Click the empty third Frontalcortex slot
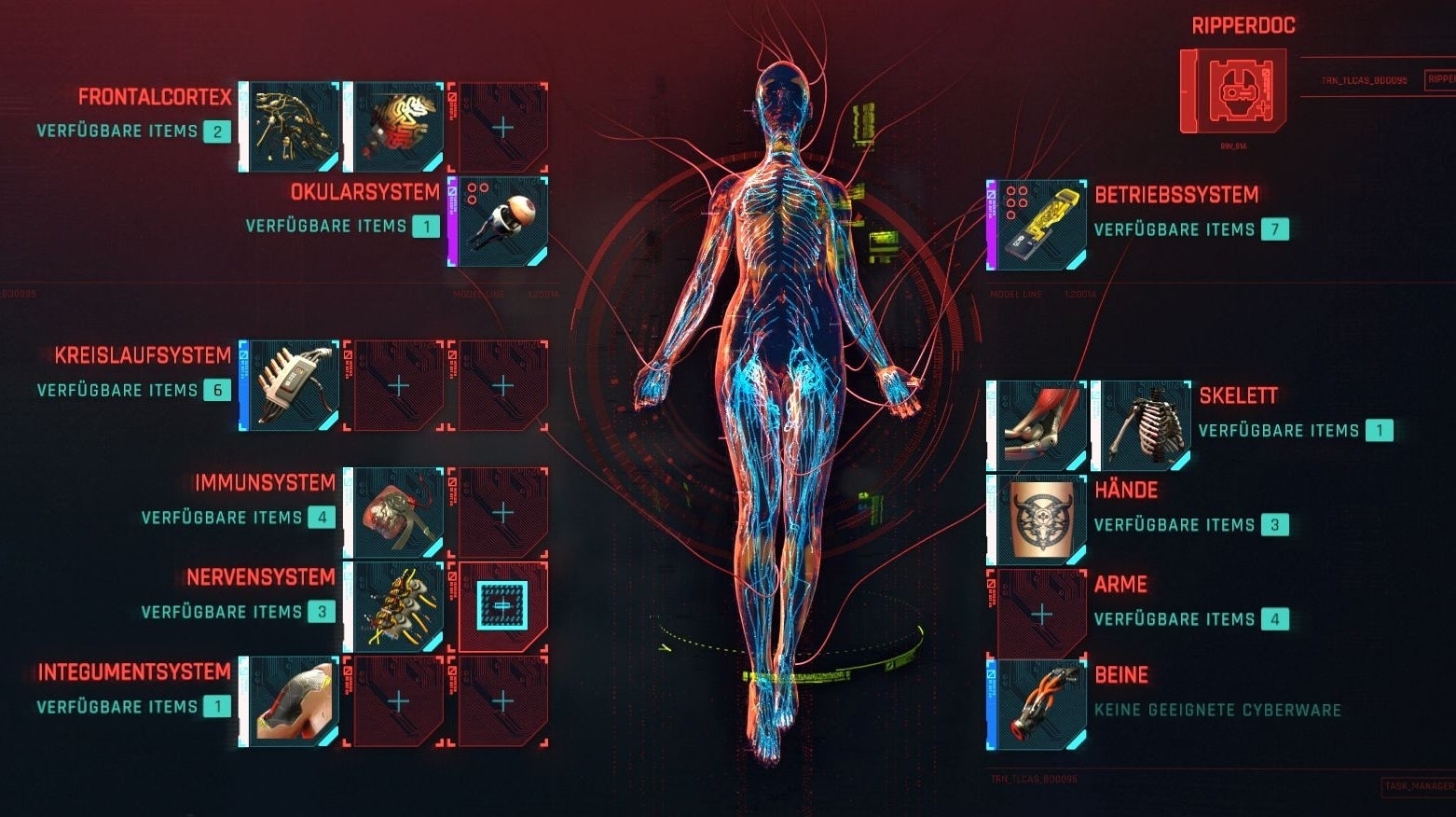This screenshot has height=817, width=1456. pyautogui.click(x=501, y=124)
